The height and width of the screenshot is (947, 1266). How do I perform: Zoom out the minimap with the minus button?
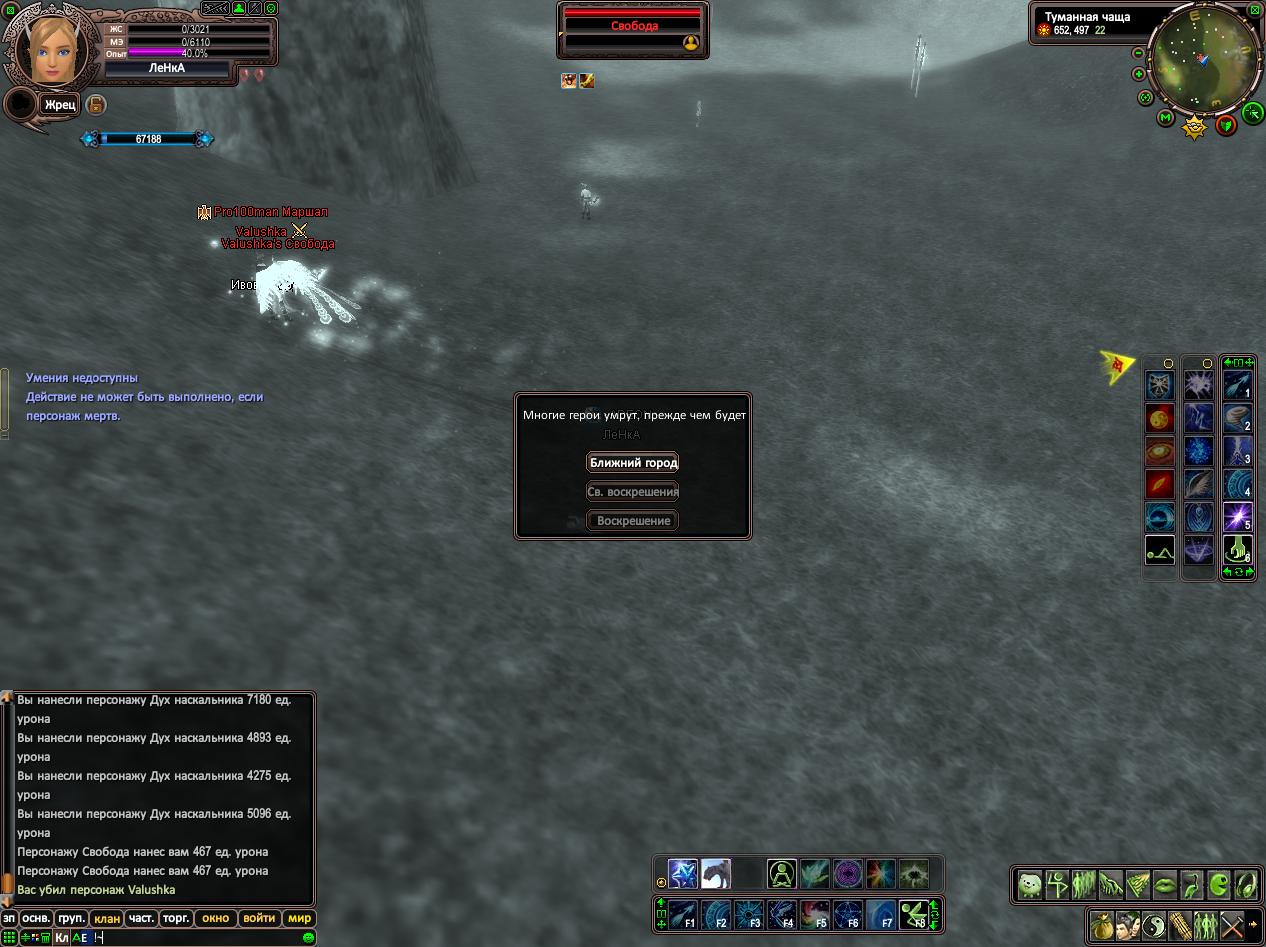pos(1139,53)
